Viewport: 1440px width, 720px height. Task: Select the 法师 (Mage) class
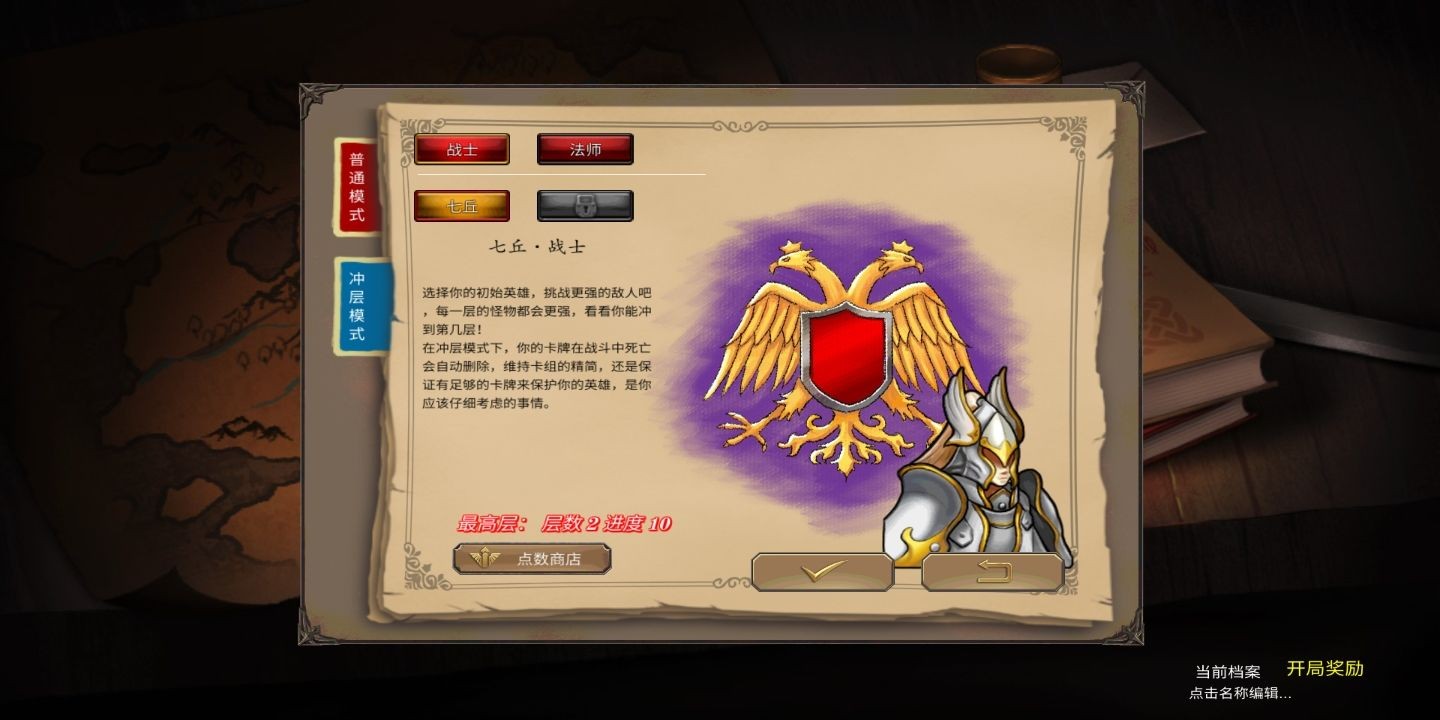pos(585,149)
